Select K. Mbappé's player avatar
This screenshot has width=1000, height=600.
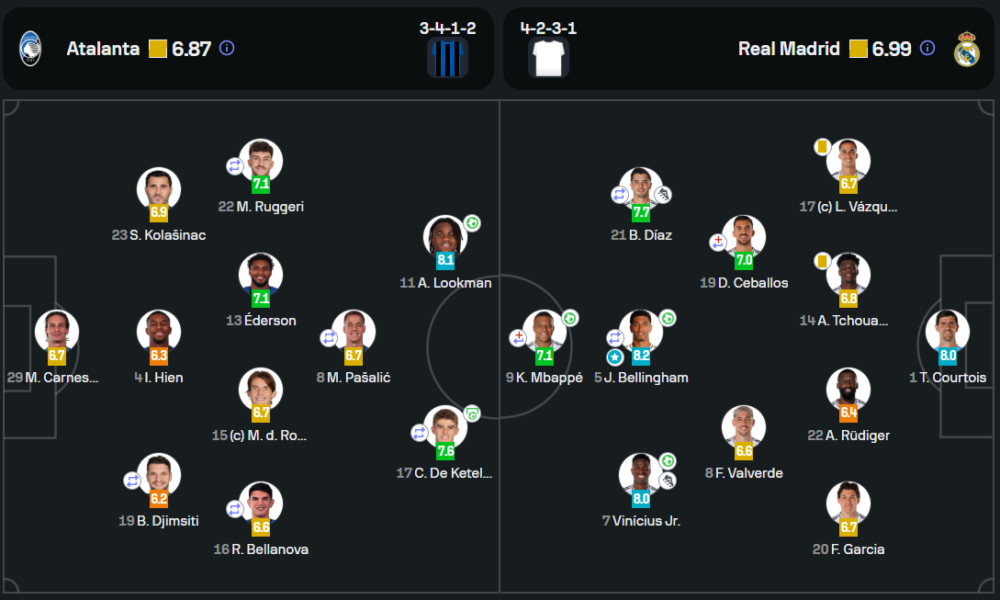click(544, 333)
